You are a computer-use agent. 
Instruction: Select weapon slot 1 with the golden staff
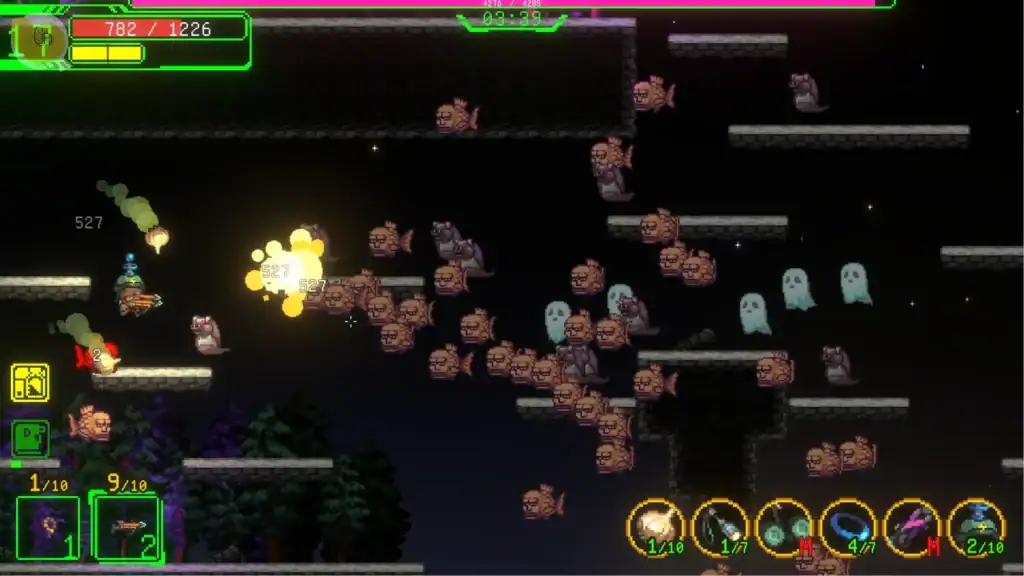(x=47, y=527)
